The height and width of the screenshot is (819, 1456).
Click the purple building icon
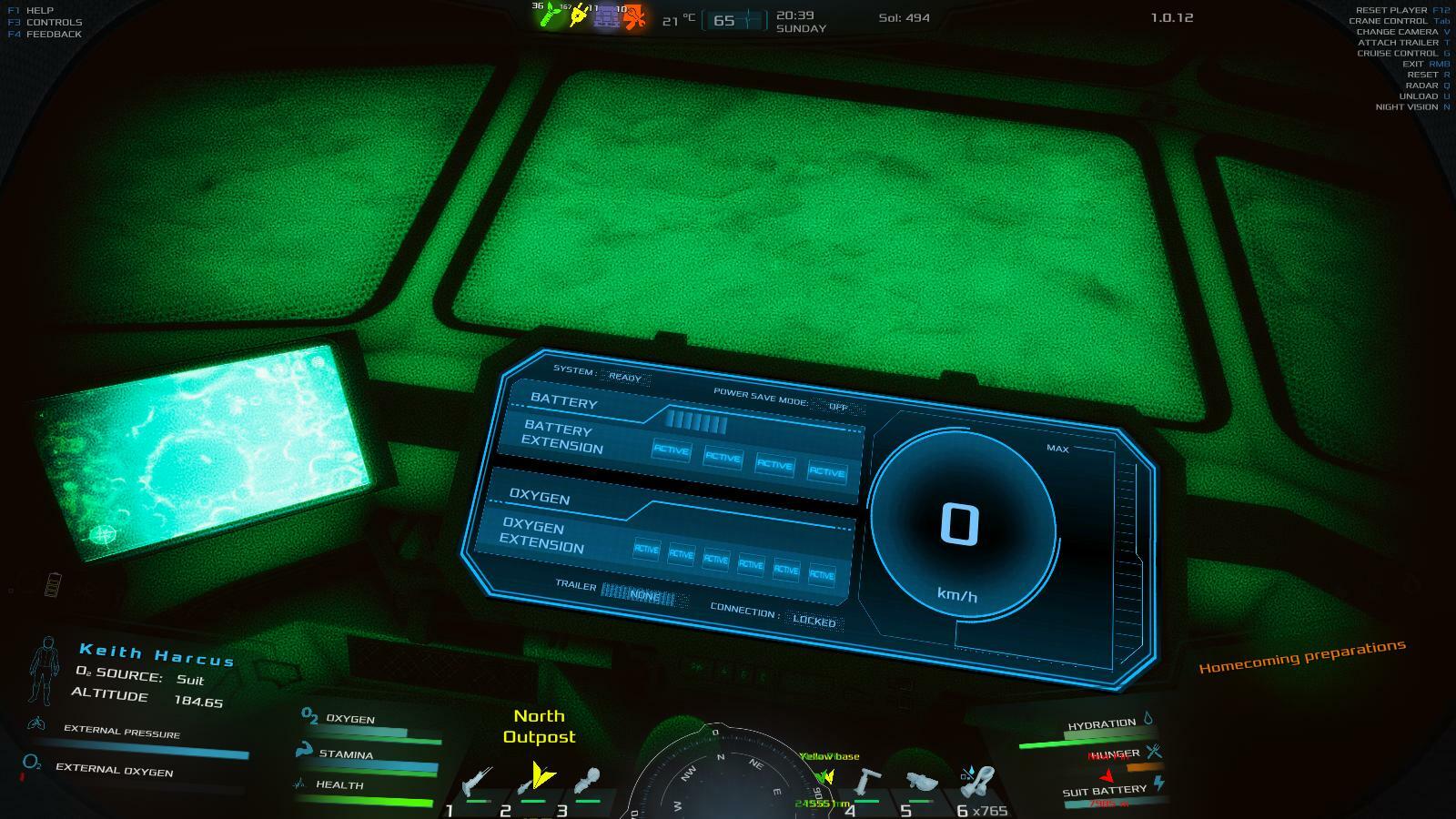605,15
